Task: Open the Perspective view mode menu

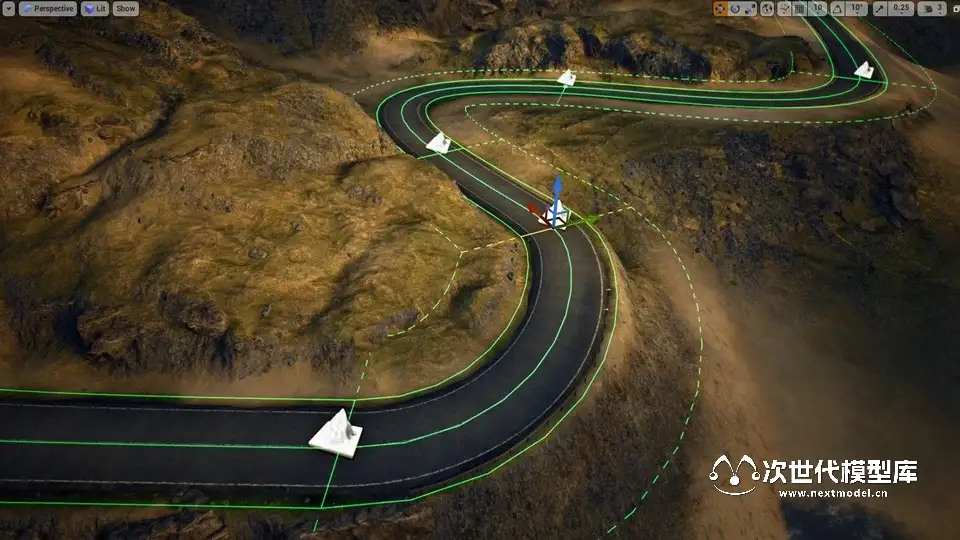Action: (46, 8)
